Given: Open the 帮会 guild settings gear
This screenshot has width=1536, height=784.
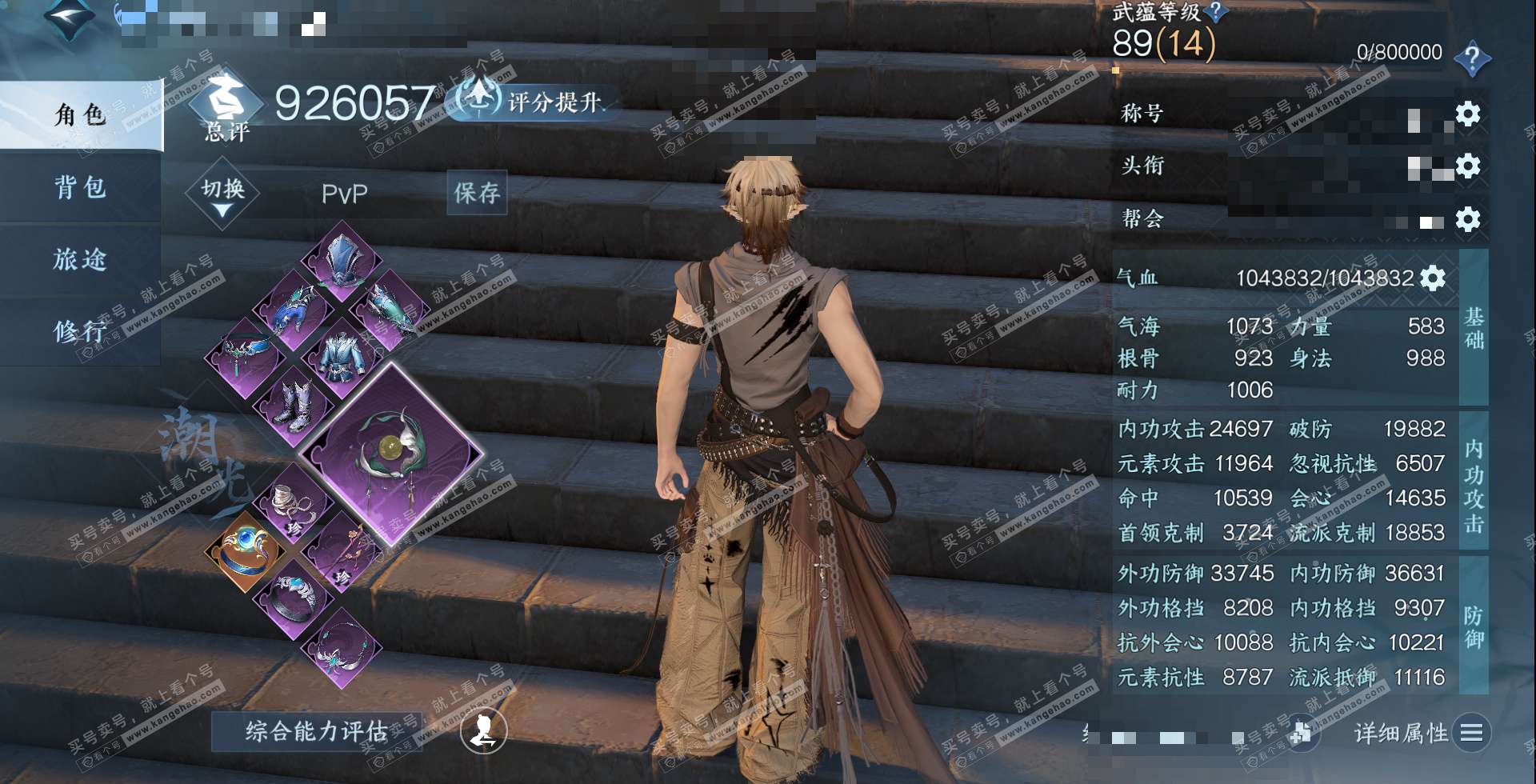Looking at the screenshot, I should (1467, 219).
